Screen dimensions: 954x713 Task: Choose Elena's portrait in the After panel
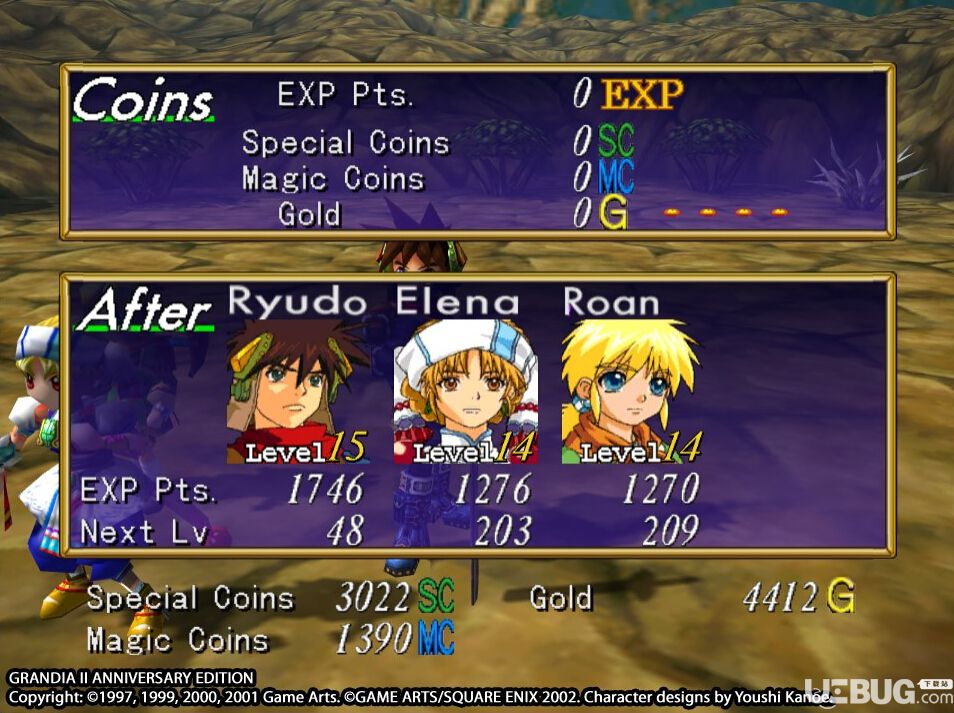pos(465,390)
